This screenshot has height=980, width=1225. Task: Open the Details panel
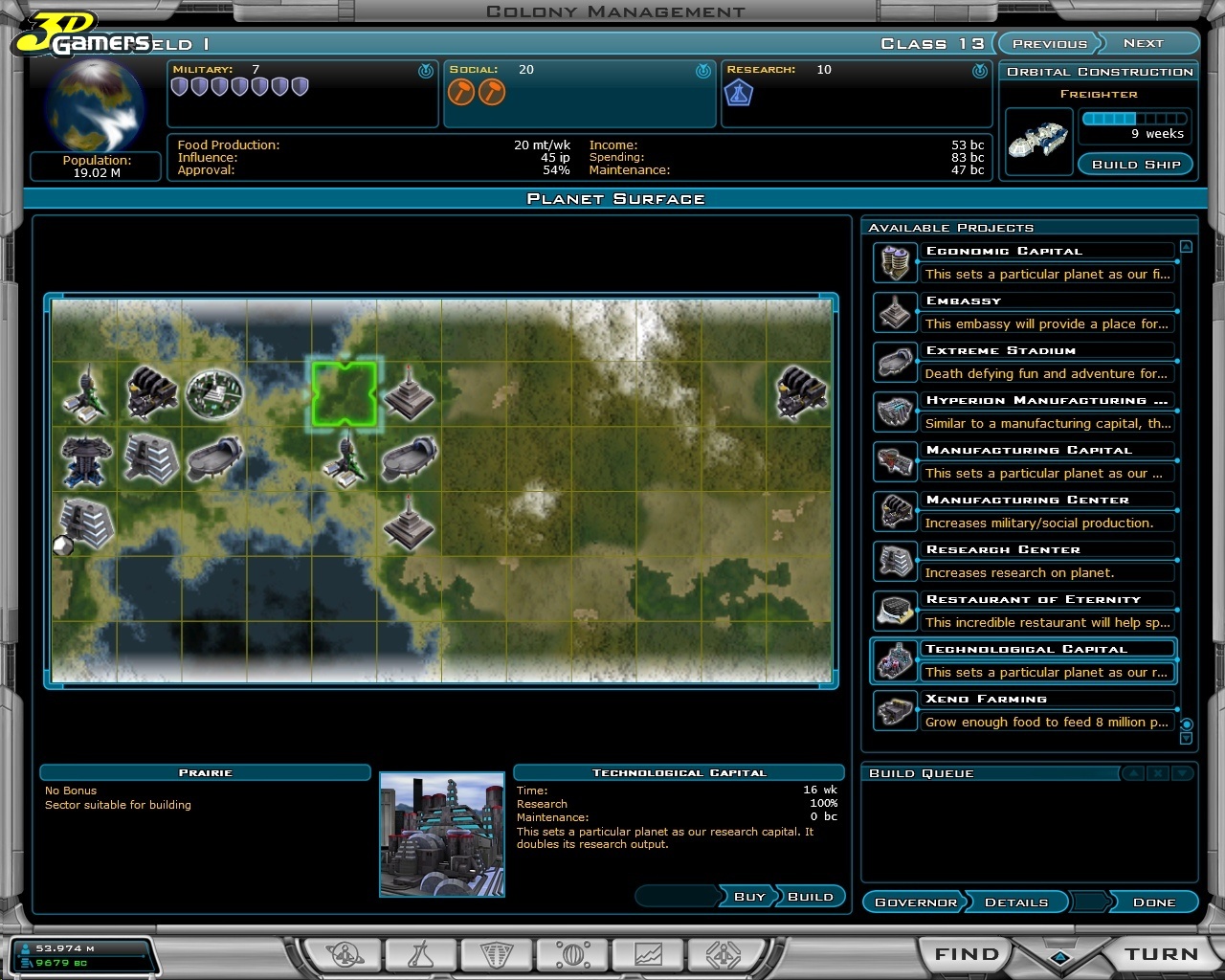coord(1016,902)
